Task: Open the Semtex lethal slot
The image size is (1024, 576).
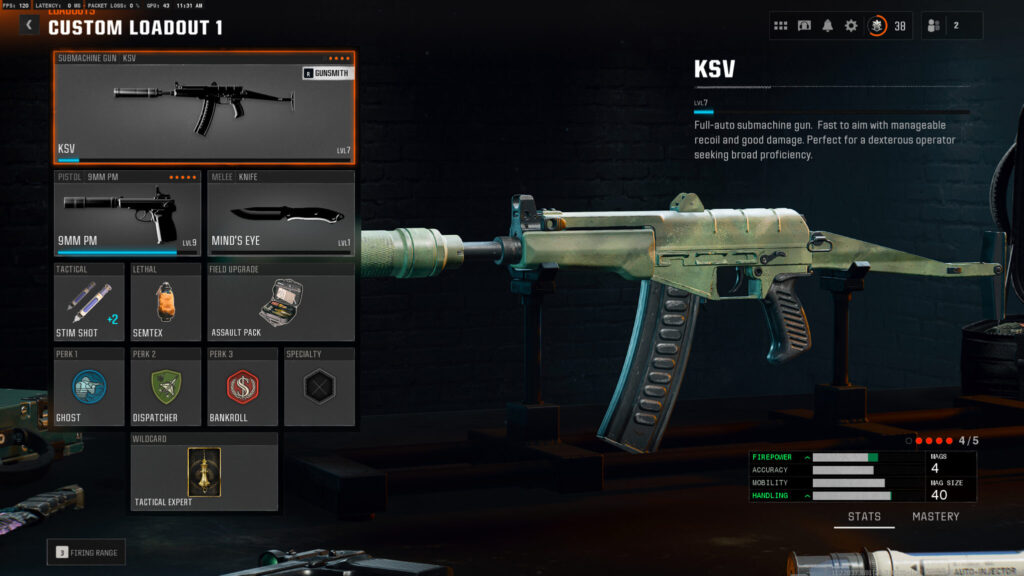Action: tap(166, 302)
